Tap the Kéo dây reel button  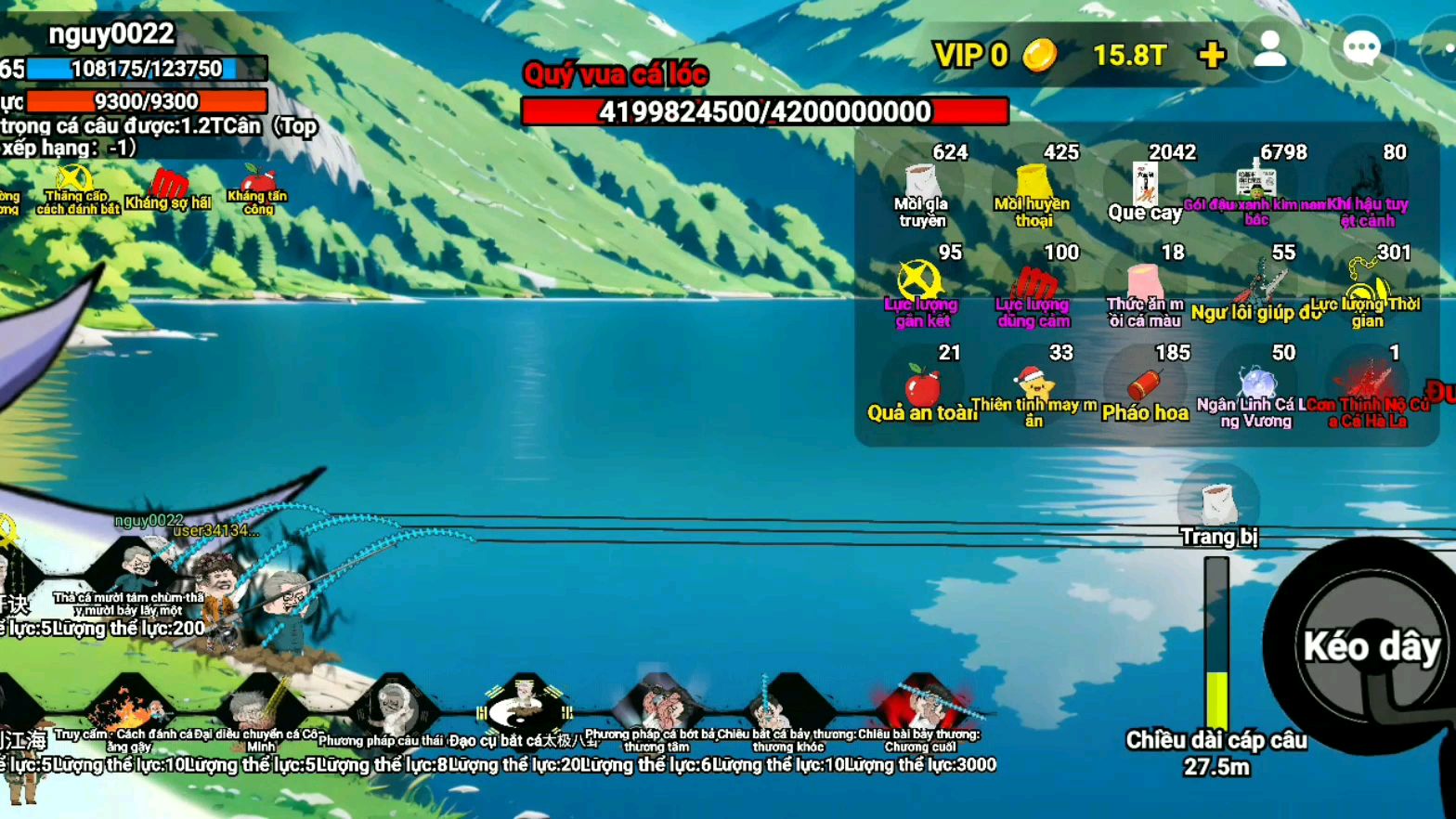(1371, 647)
